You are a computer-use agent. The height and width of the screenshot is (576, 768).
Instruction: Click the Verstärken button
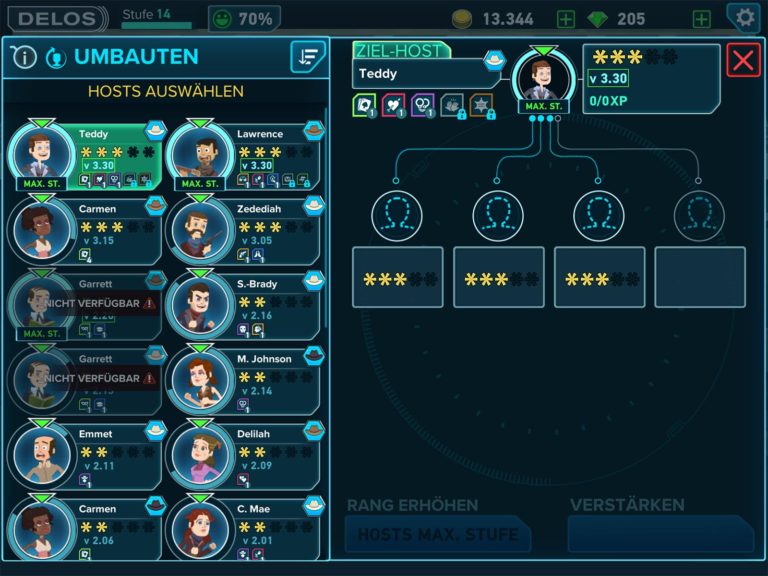tap(660, 534)
